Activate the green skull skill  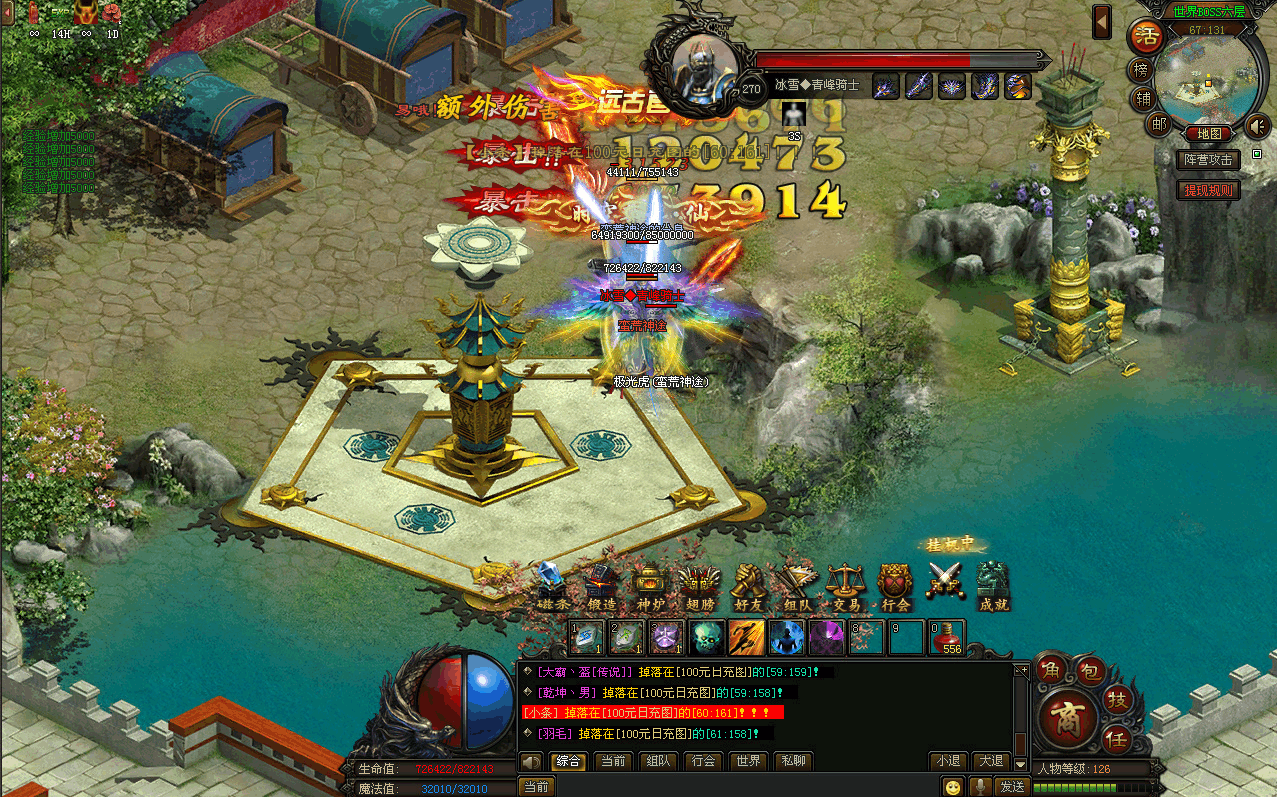pos(706,637)
